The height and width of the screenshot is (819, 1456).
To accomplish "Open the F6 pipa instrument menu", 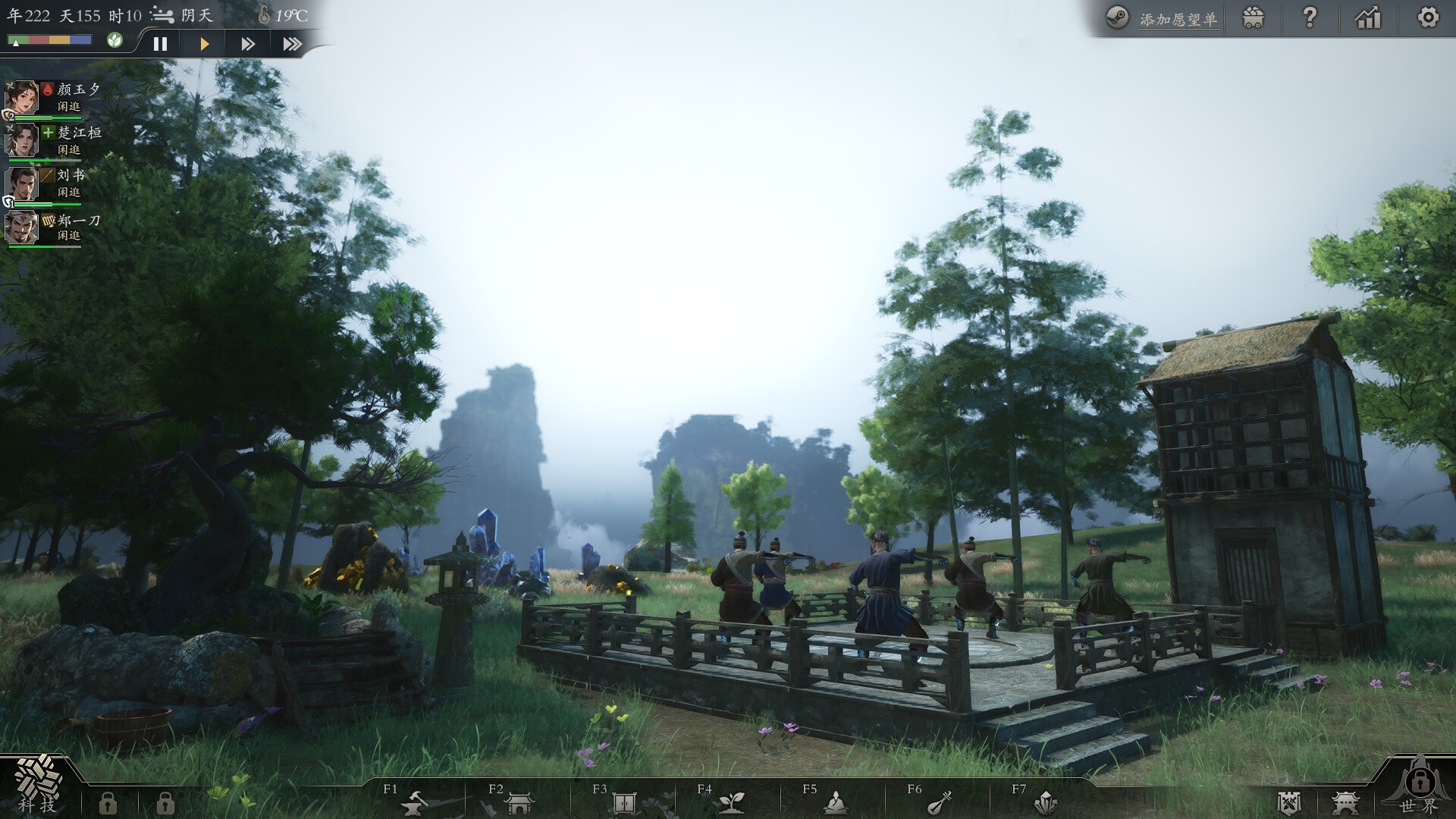I will 938,802.
